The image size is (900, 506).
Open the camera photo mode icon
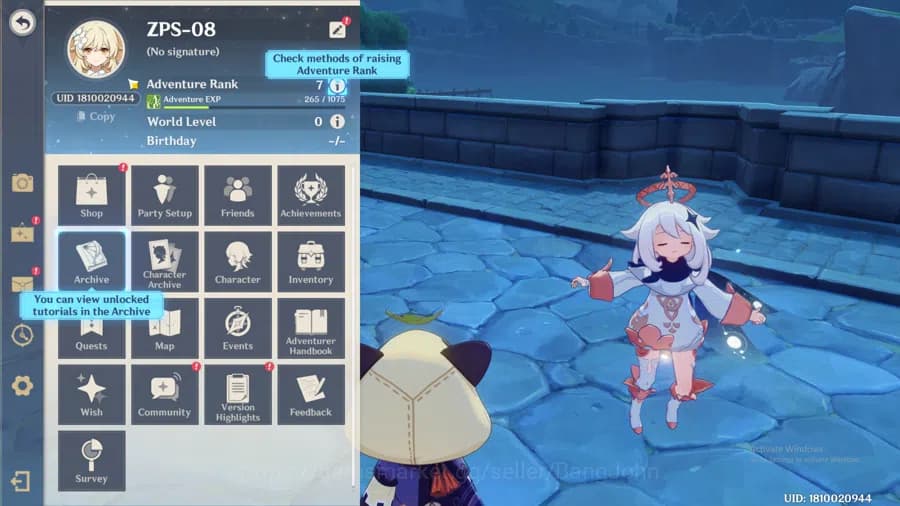coord(22,183)
